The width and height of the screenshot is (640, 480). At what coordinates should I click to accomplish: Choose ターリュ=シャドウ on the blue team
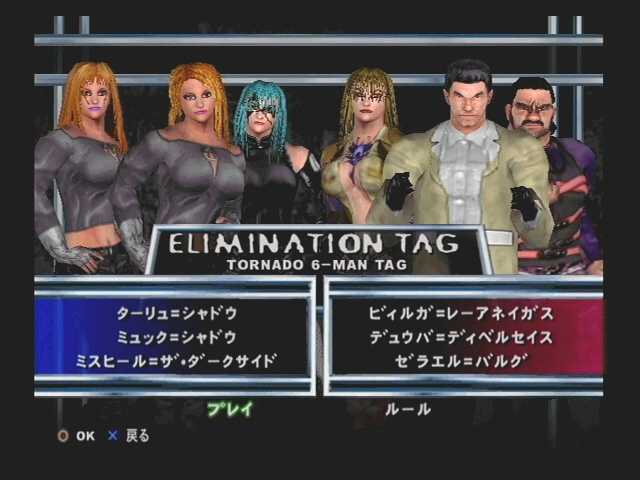pyautogui.click(x=176, y=314)
